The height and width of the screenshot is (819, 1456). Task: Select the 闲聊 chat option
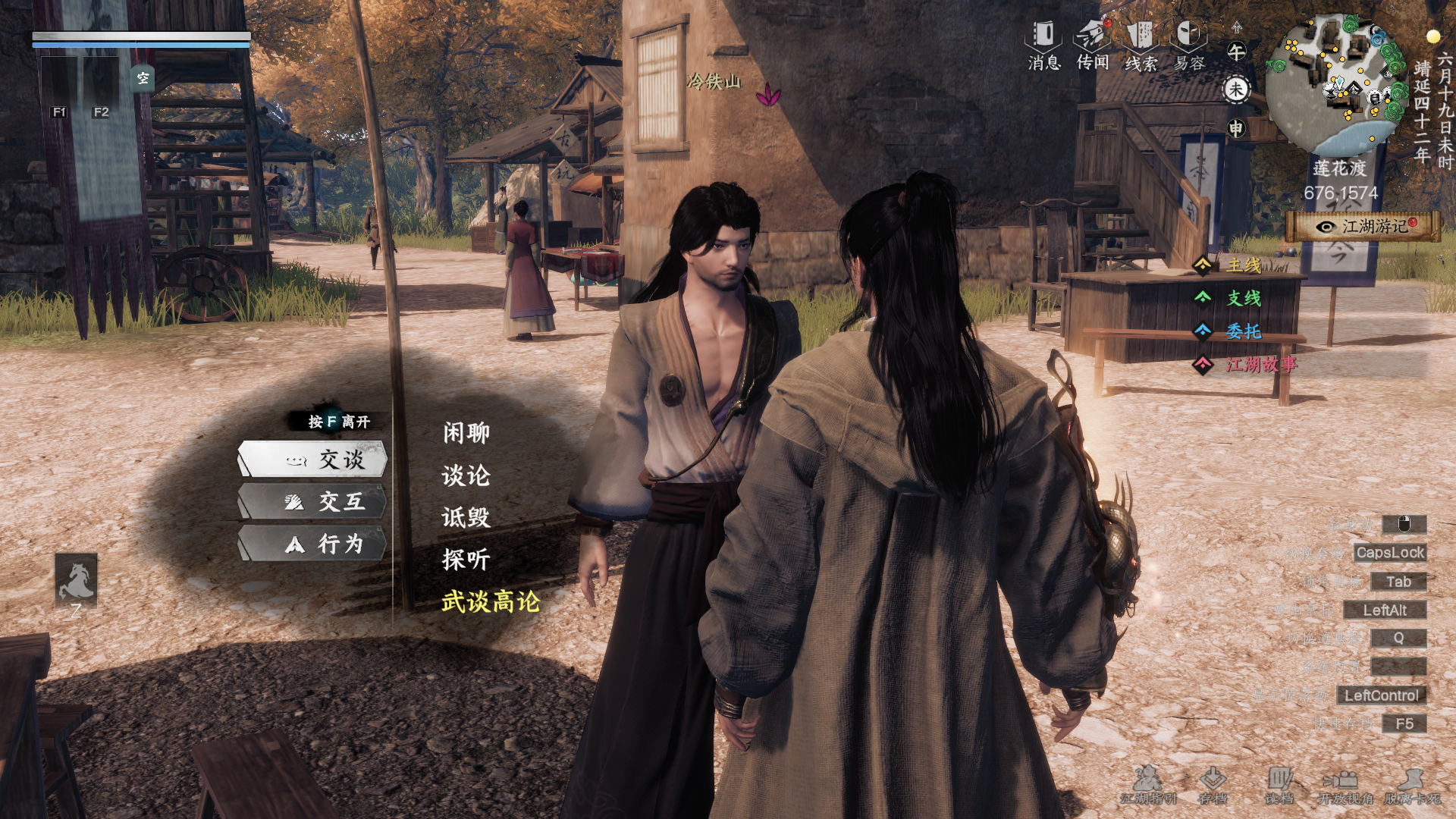point(465,432)
